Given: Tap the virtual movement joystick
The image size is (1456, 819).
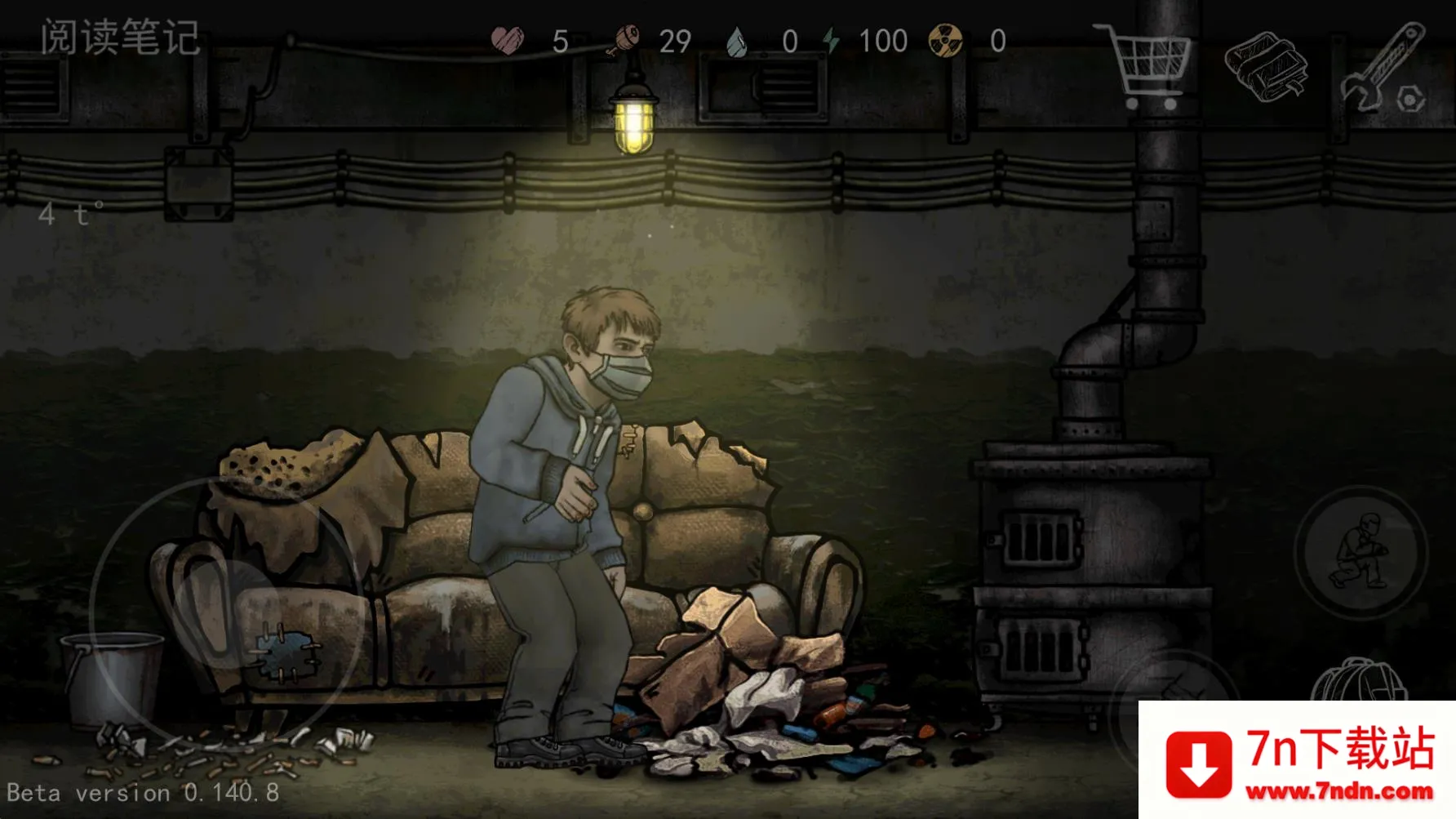Looking at the screenshot, I should [224, 608].
